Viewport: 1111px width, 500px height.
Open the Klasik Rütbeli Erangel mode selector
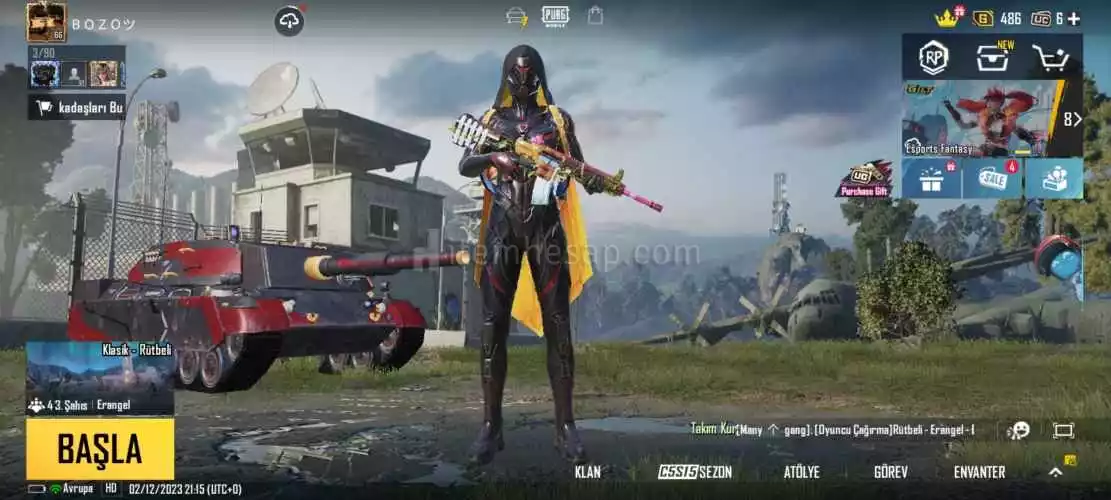click(x=100, y=378)
